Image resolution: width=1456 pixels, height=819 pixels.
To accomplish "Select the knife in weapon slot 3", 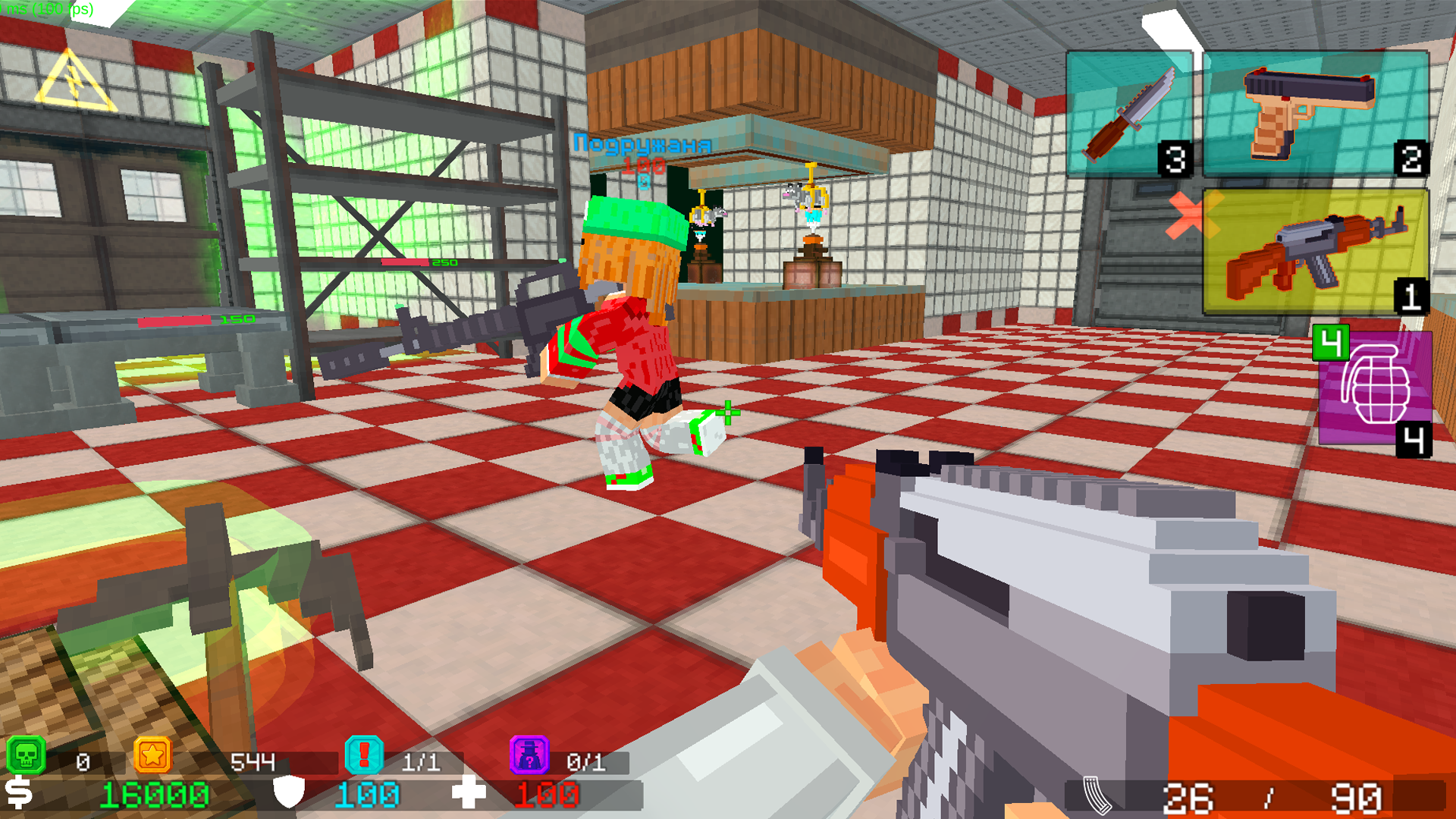I will pyautogui.click(x=1130, y=114).
